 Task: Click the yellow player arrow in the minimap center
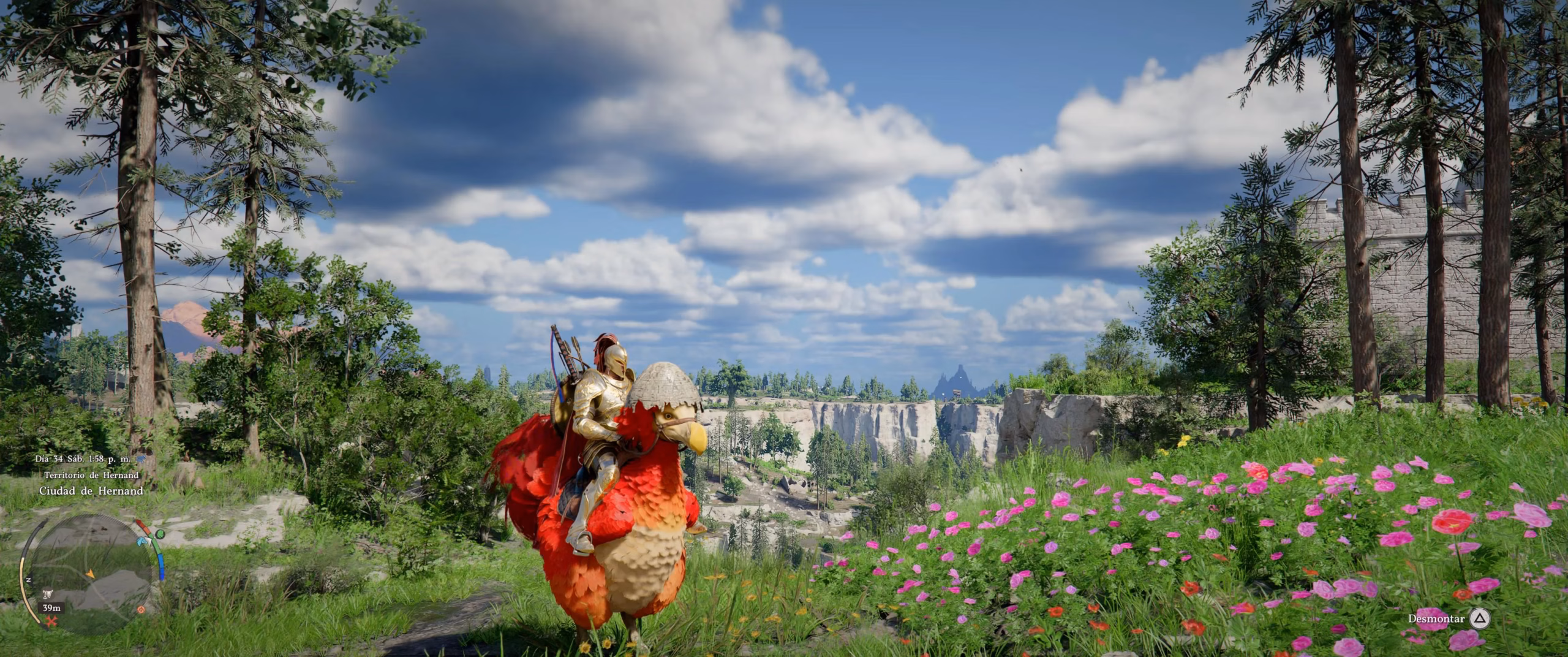[91, 573]
